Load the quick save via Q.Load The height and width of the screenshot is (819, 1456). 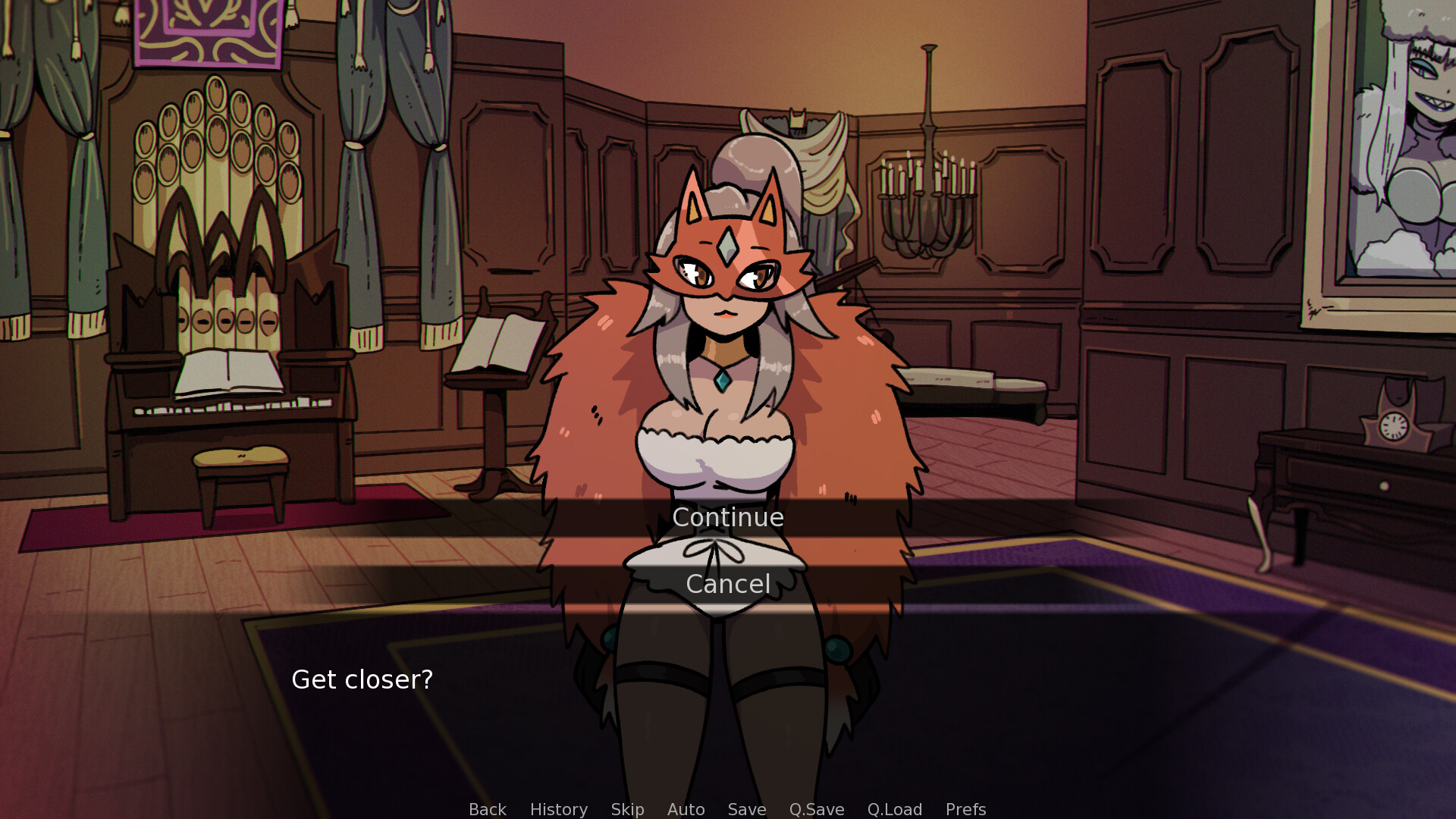coord(894,809)
